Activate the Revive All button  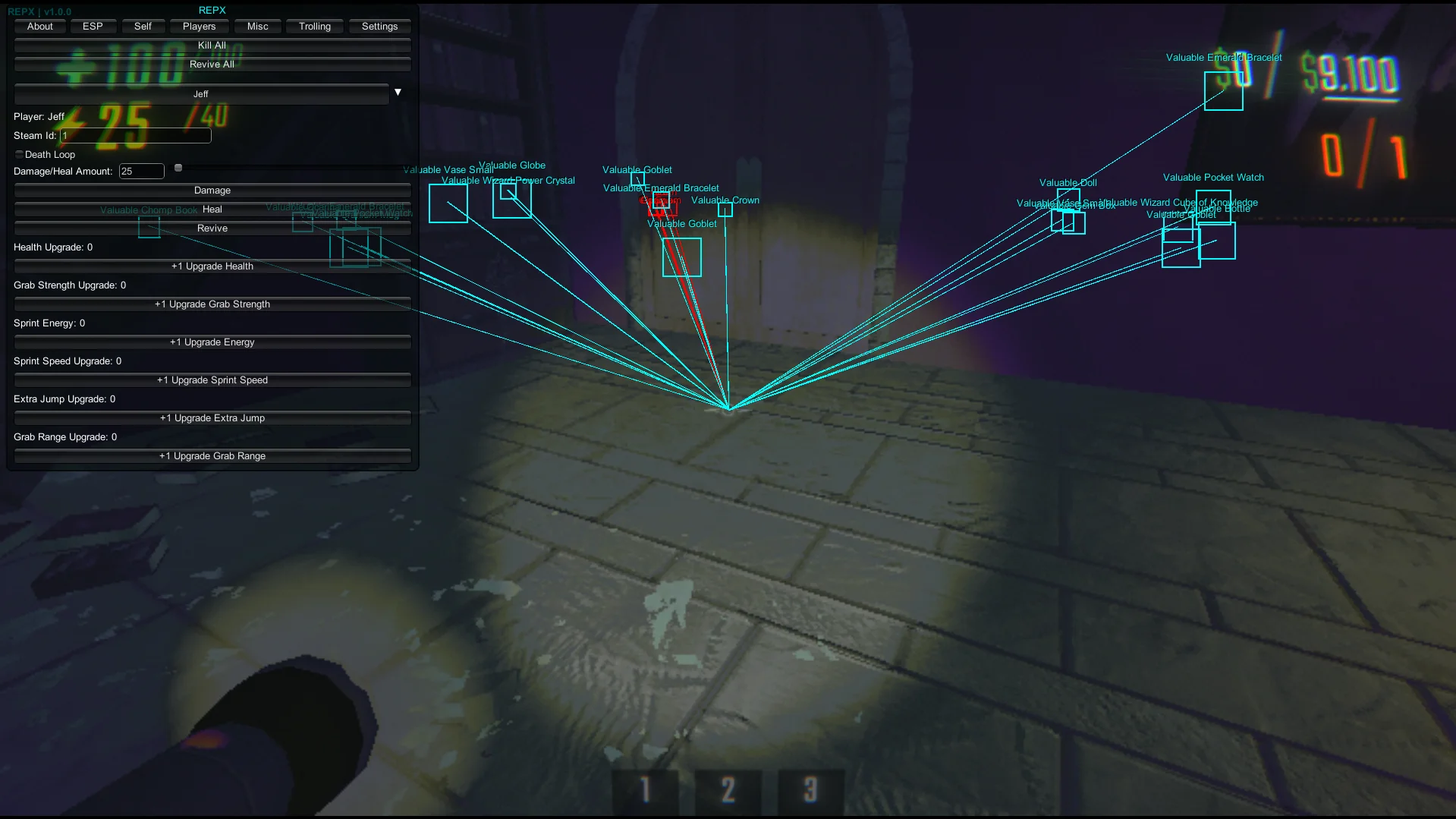pyautogui.click(x=212, y=65)
